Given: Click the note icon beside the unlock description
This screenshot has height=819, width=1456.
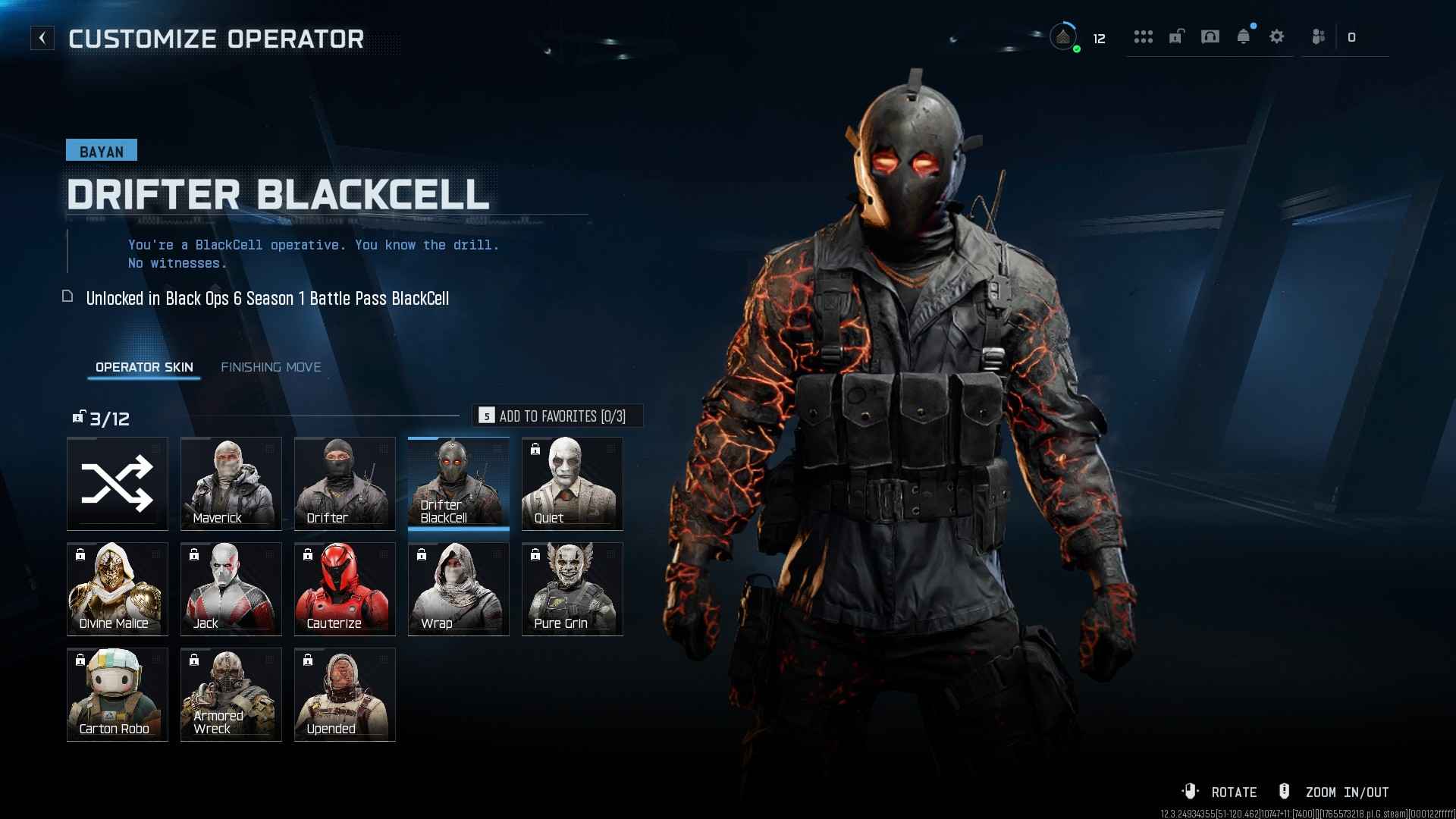Looking at the screenshot, I should pyautogui.click(x=67, y=297).
